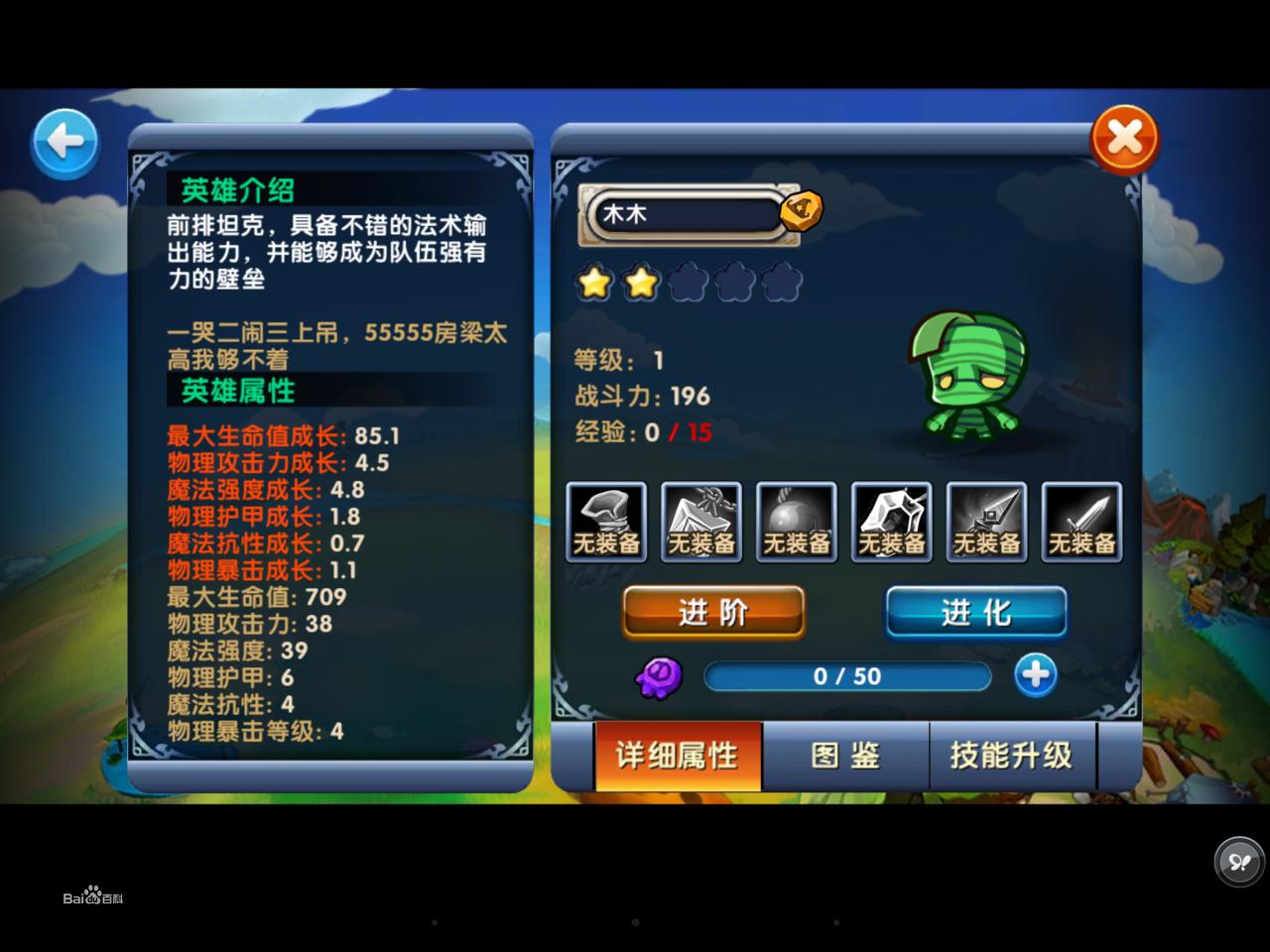Add soul stones with the blue plus button
This screenshot has width=1270, height=952.
click(x=1035, y=675)
